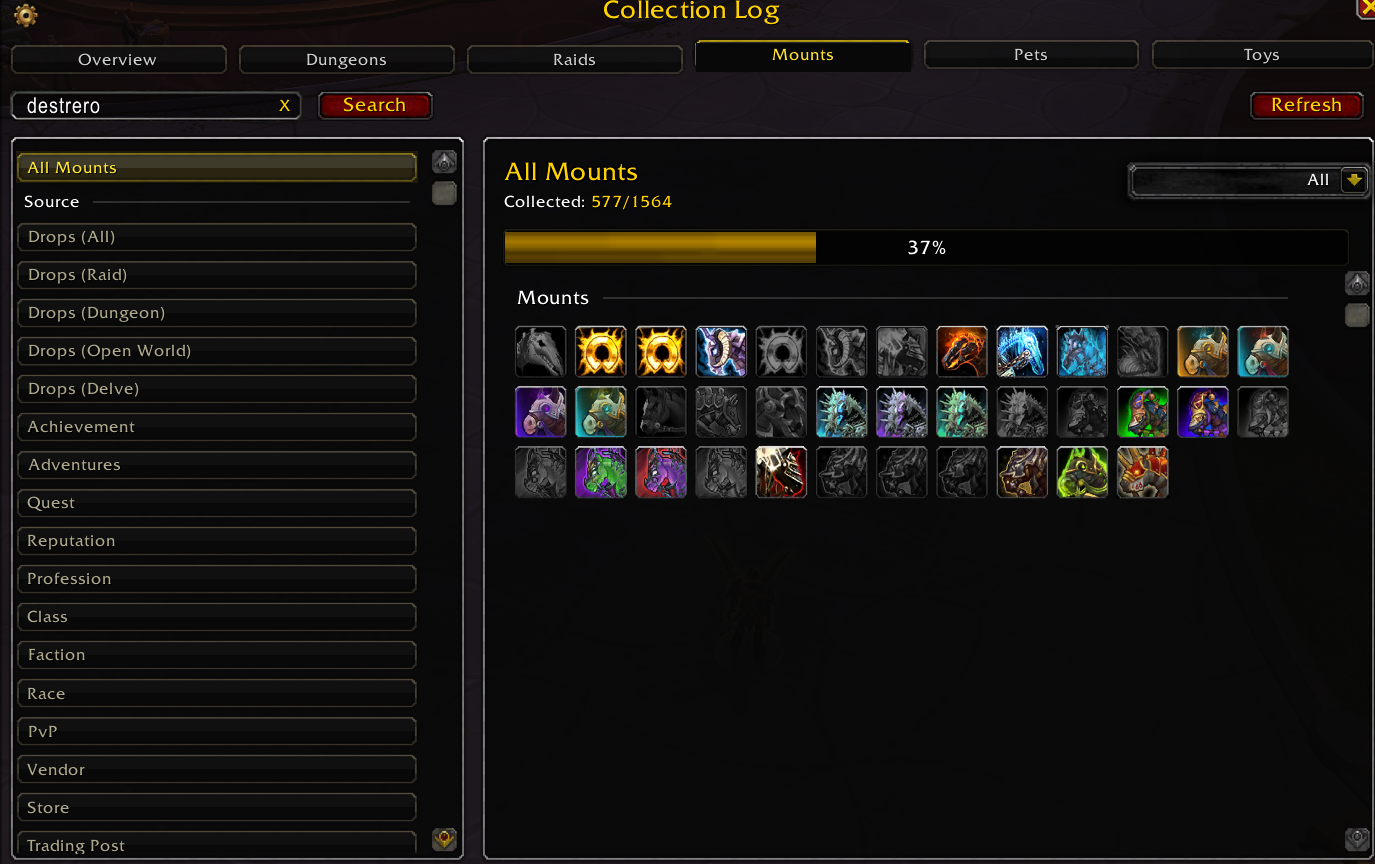Choose the Drops (Dungeon) source filter

pos(216,313)
